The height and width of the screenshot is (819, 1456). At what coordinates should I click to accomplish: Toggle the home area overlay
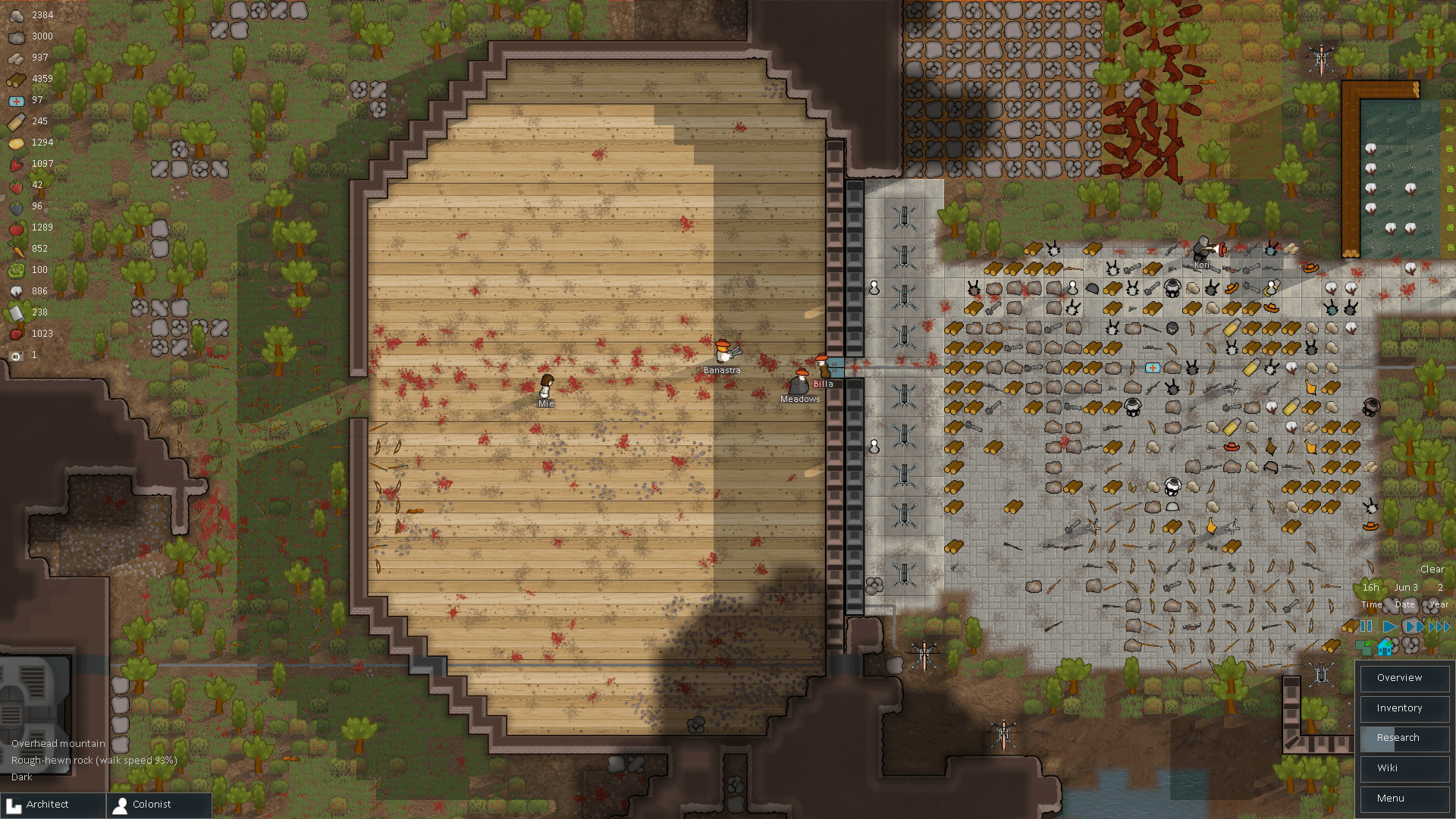[1385, 648]
